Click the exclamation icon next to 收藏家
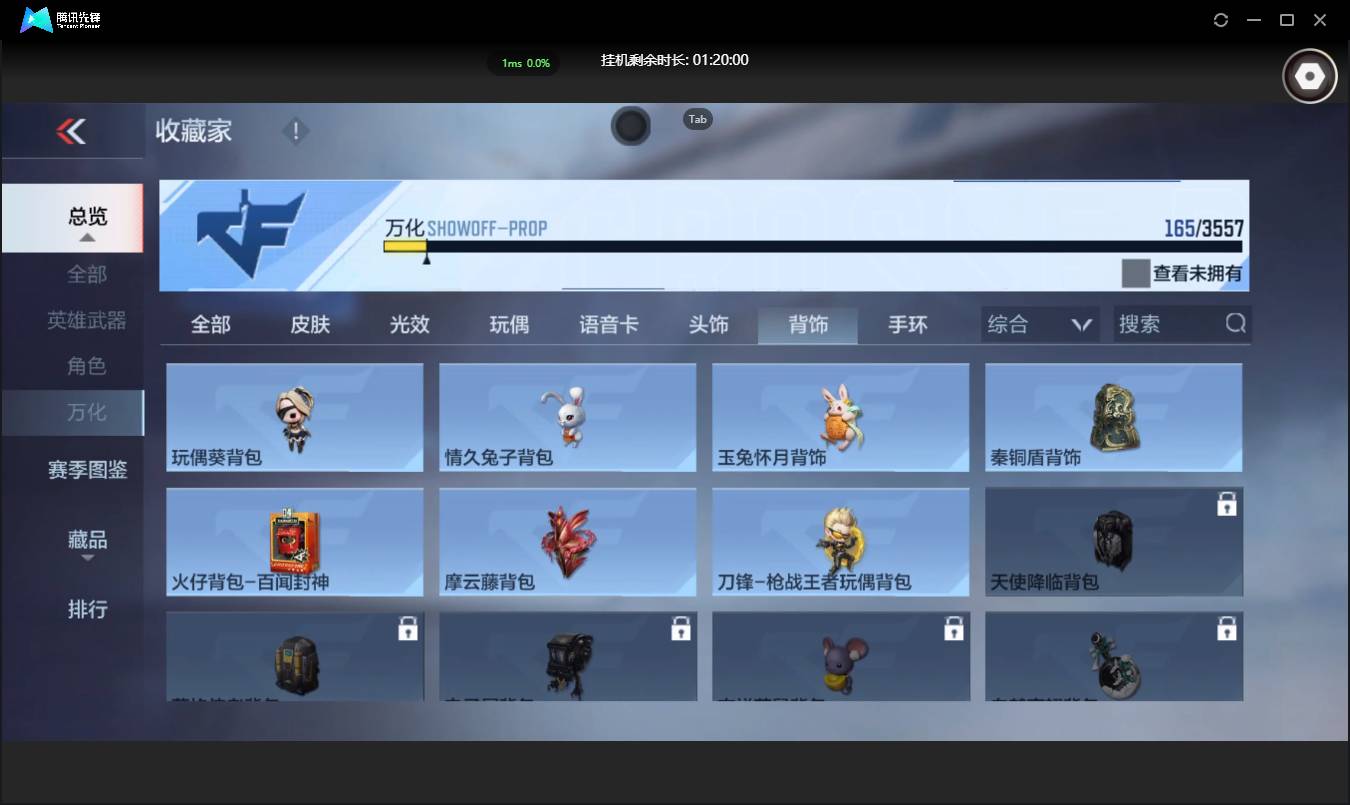The height and width of the screenshot is (805, 1350). click(296, 130)
